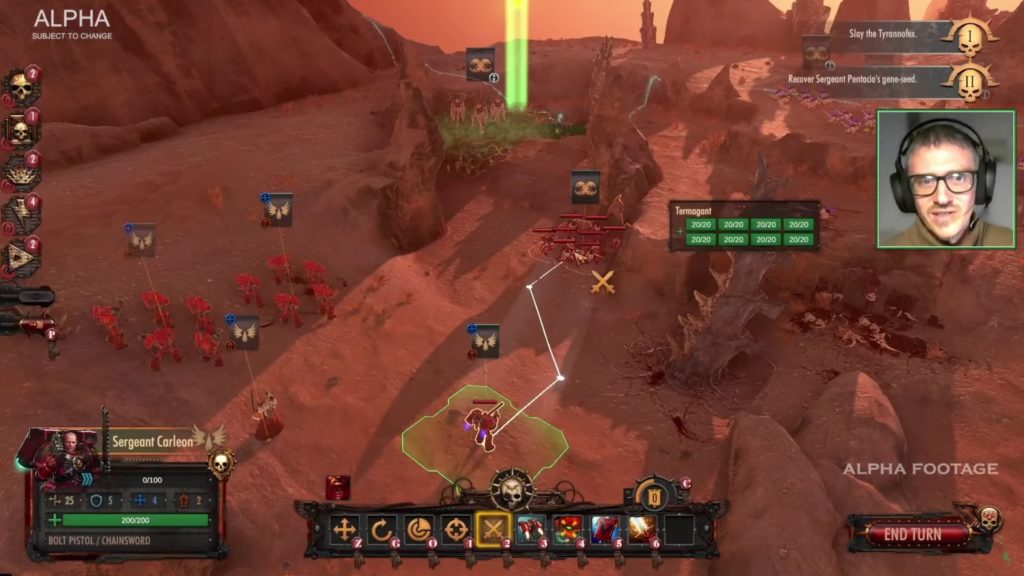The image size is (1024, 576).
Task: Activate the green-eyed red helmet ability
Action: (567, 530)
